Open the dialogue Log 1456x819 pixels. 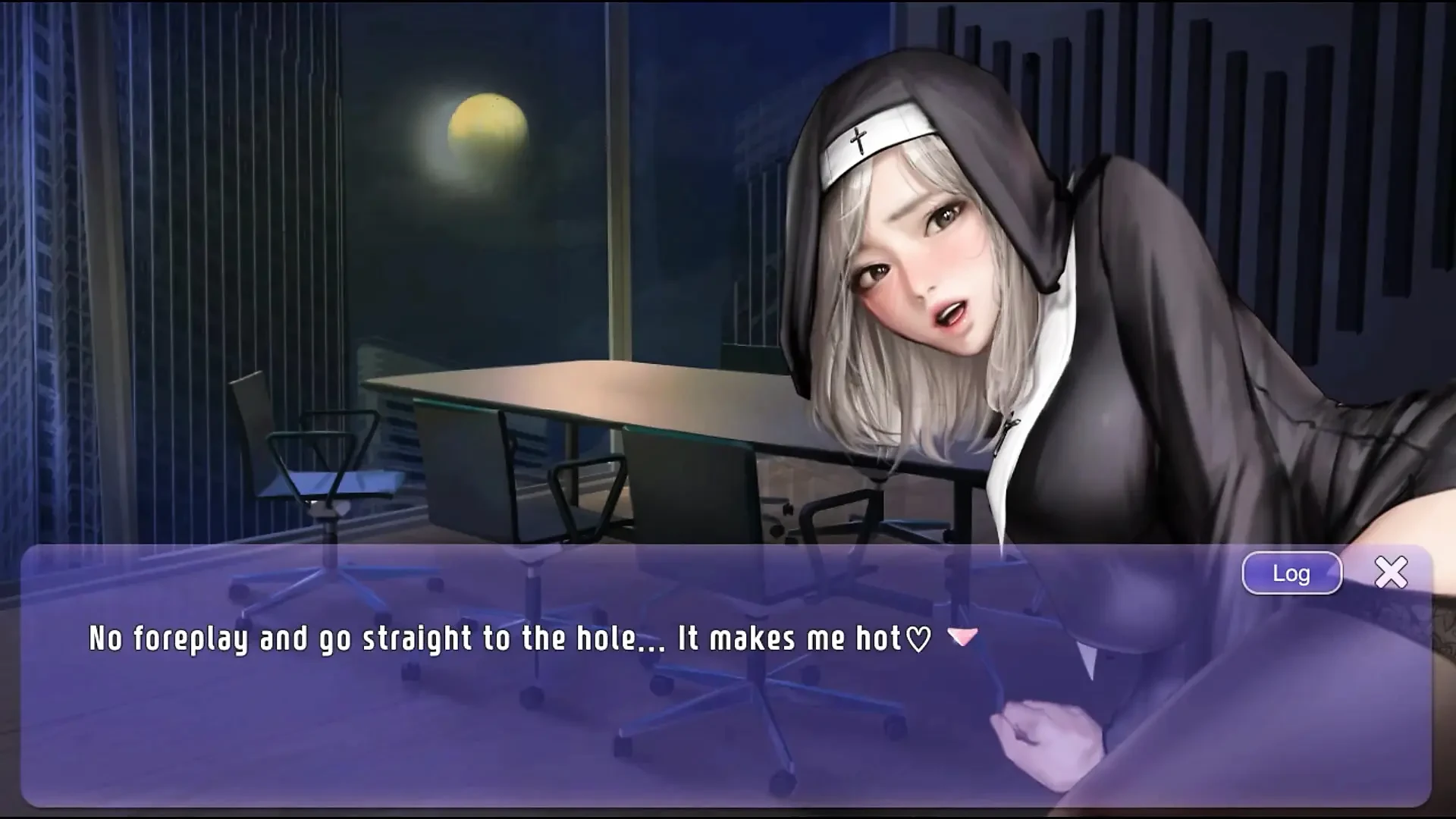[1291, 573]
